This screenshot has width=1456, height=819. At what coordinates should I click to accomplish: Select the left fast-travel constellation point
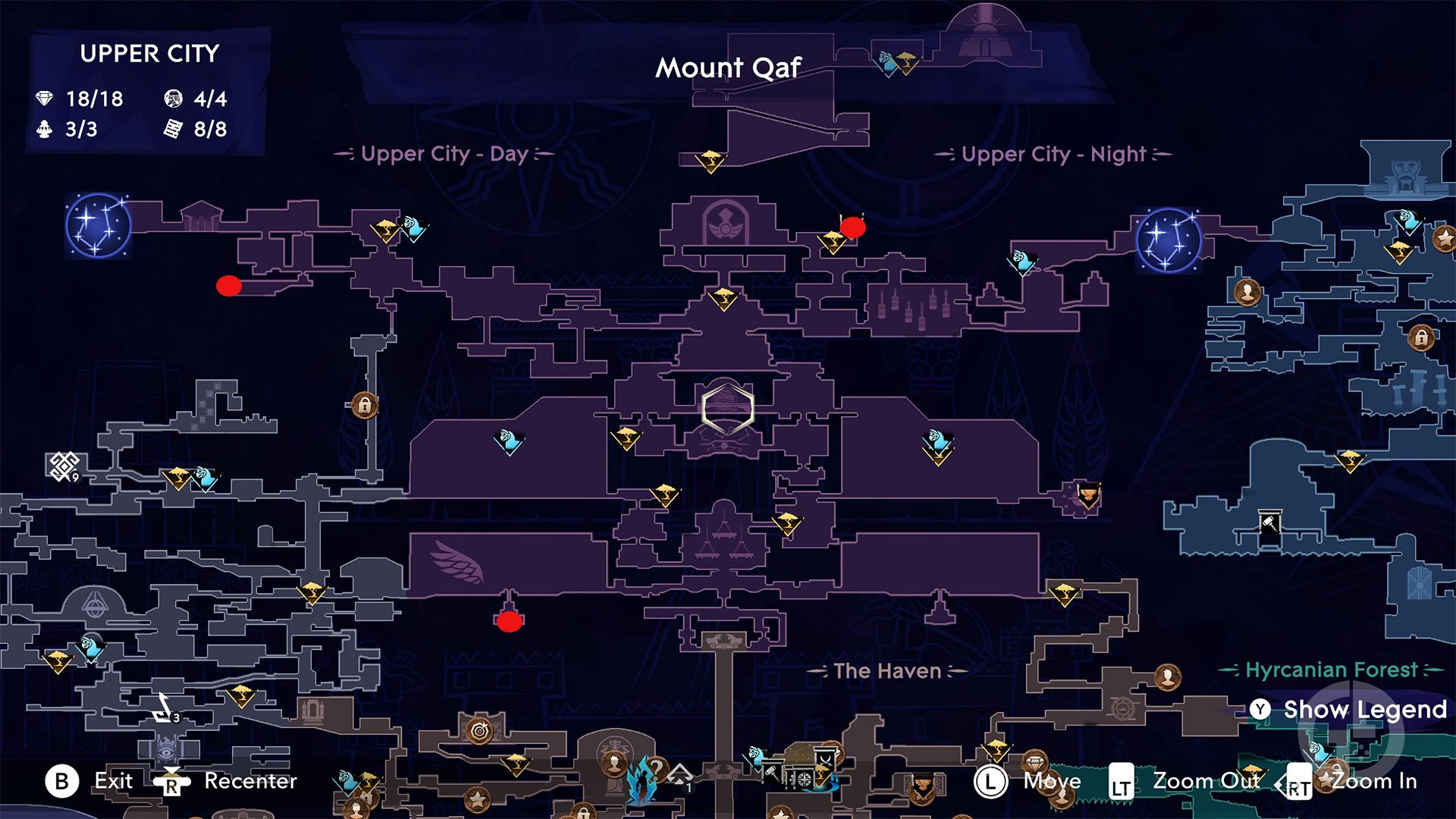pos(97,227)
